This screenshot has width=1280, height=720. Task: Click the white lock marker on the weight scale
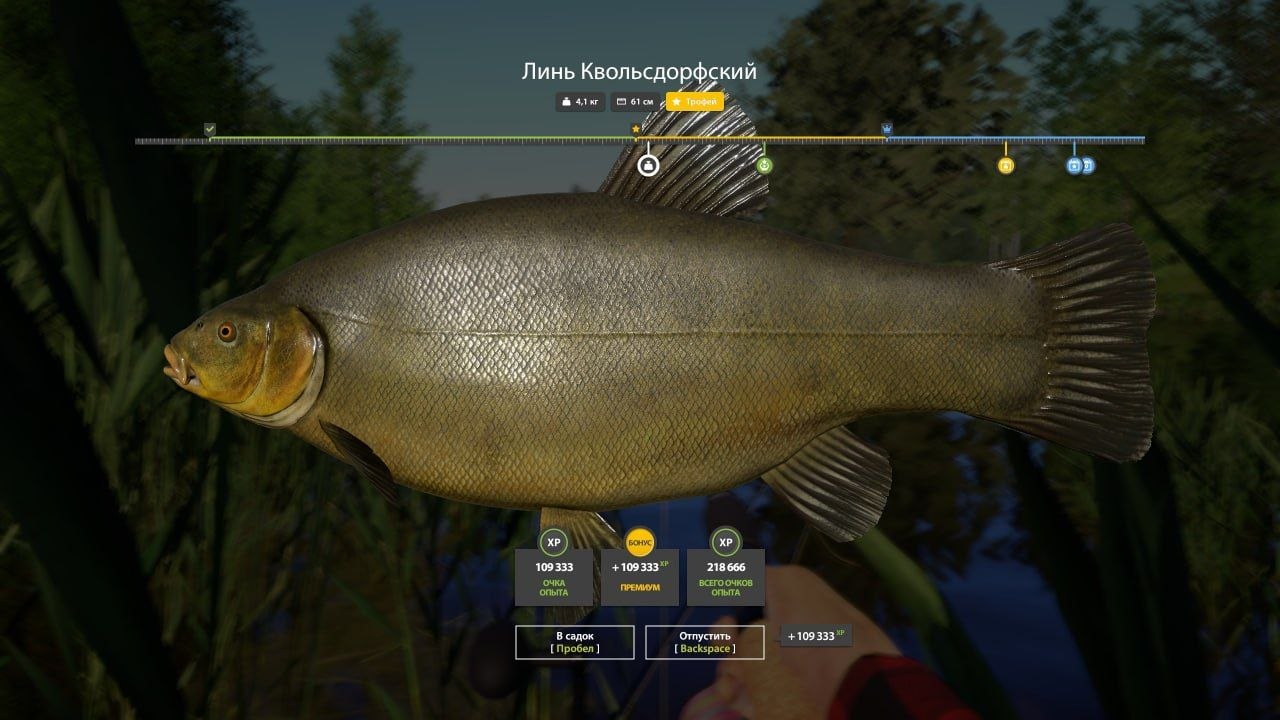pos(647,165)
